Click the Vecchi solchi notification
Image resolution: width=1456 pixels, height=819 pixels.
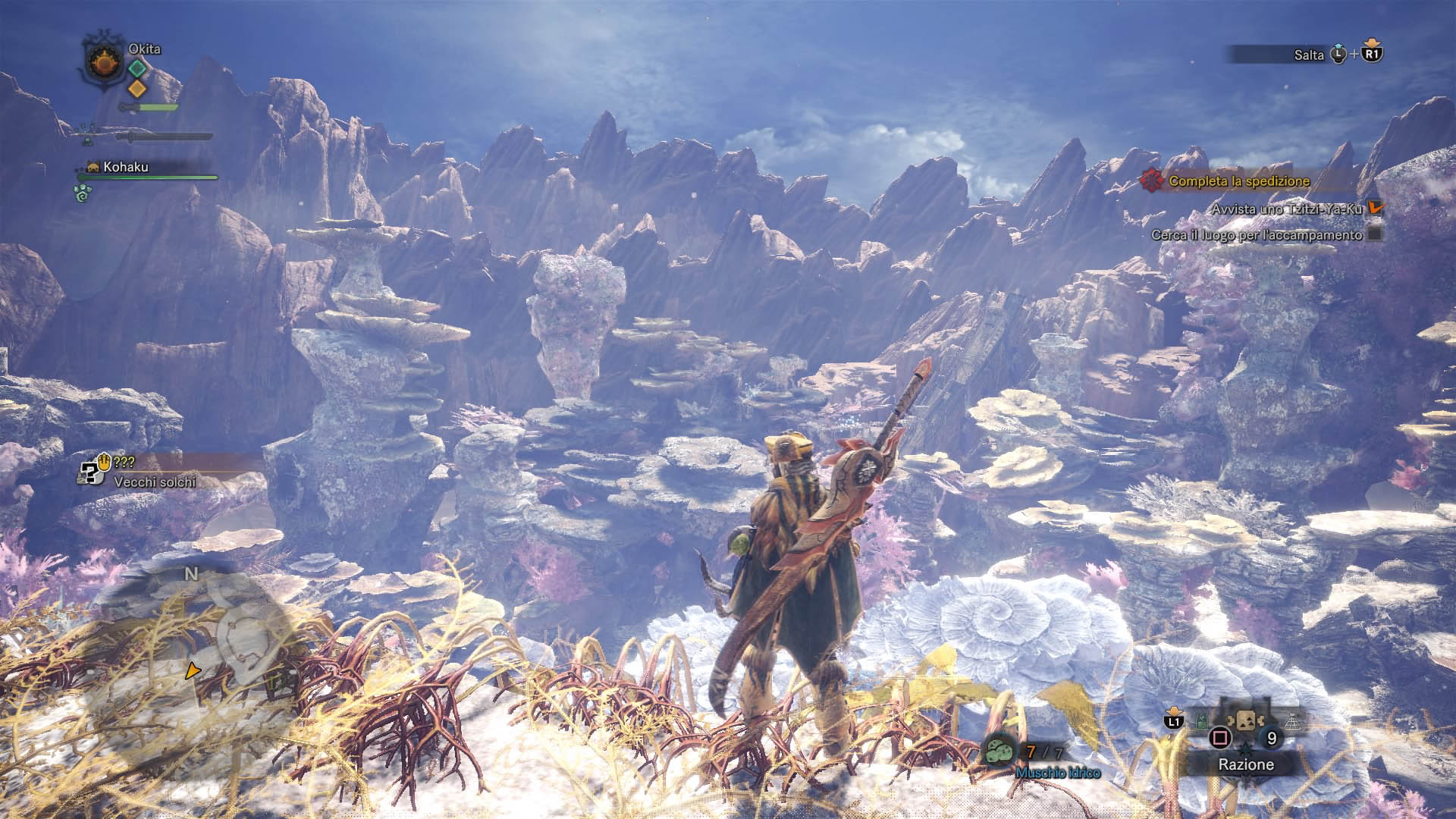(x=155, y=482)
